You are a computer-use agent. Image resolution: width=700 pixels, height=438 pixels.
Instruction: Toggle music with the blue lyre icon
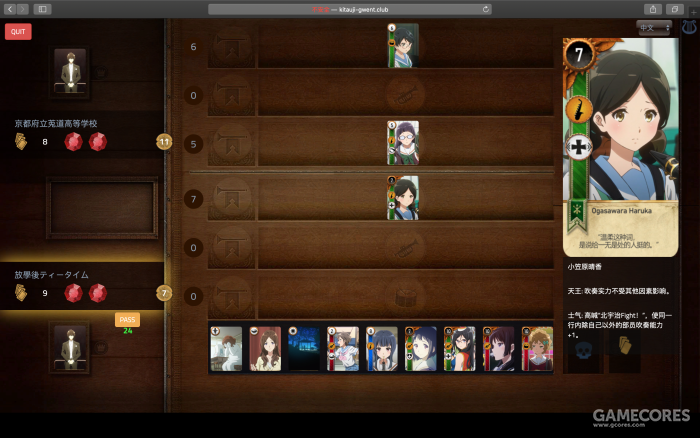[x=689, y=28]
